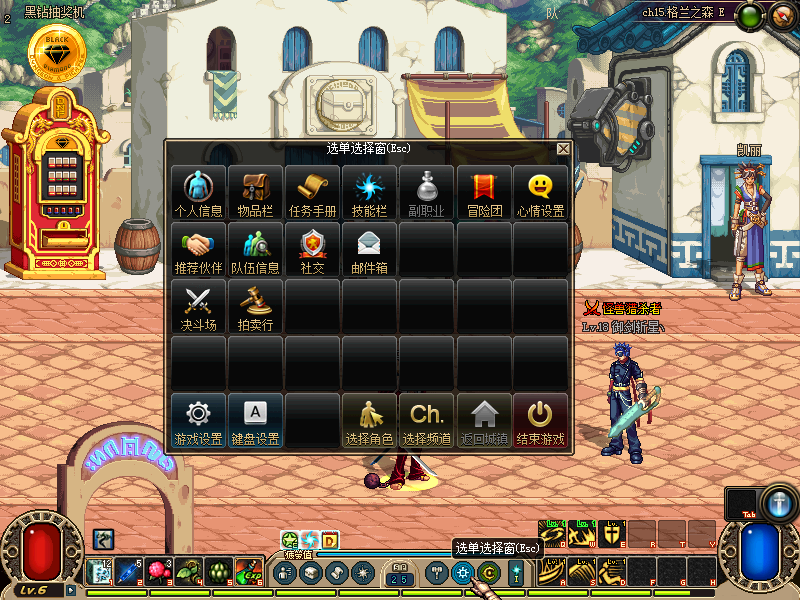This screenshot has width=800, height=600.
Task: Open the 社交 social menu
Action: tap(312, 250)
